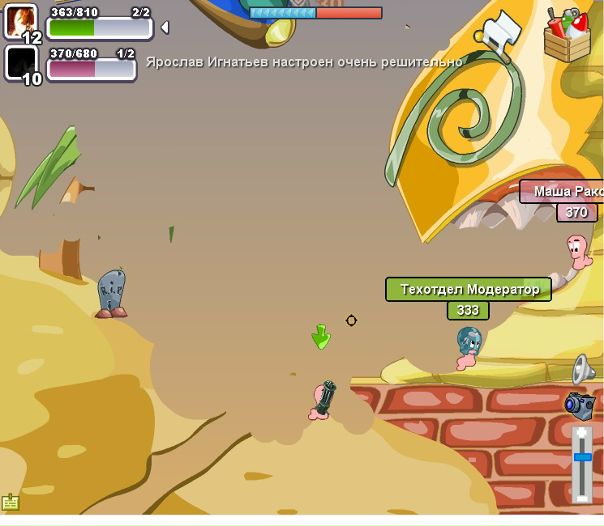Open the small yellow chat icon

11,502
